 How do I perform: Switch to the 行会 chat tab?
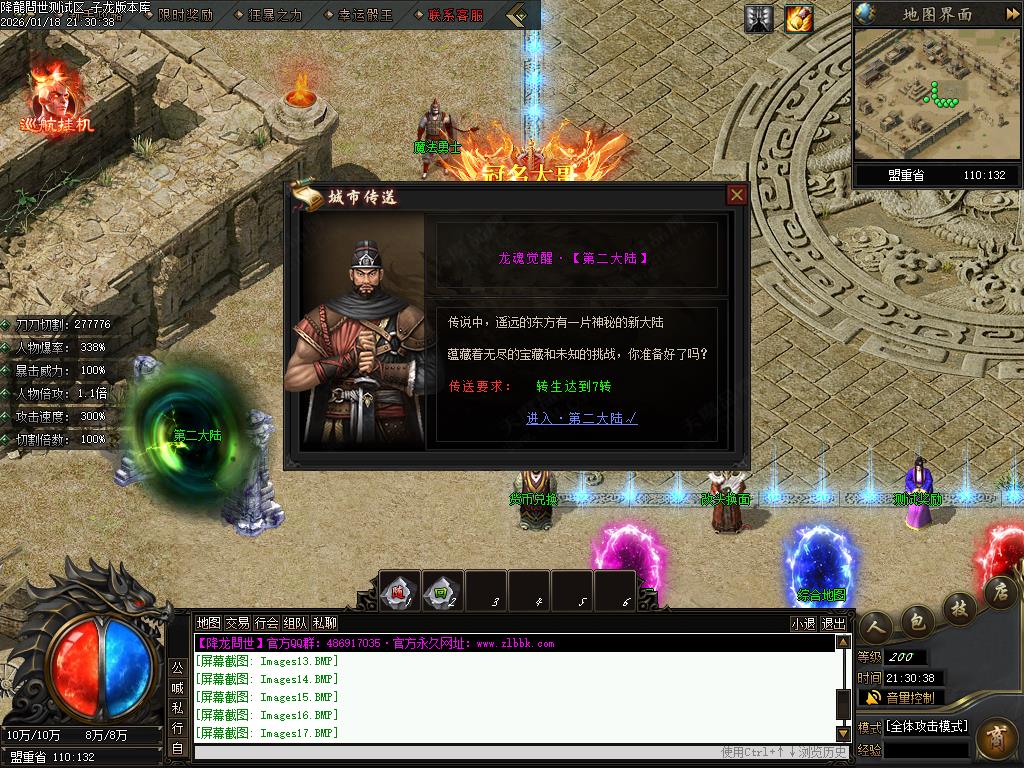pos(267,622)
